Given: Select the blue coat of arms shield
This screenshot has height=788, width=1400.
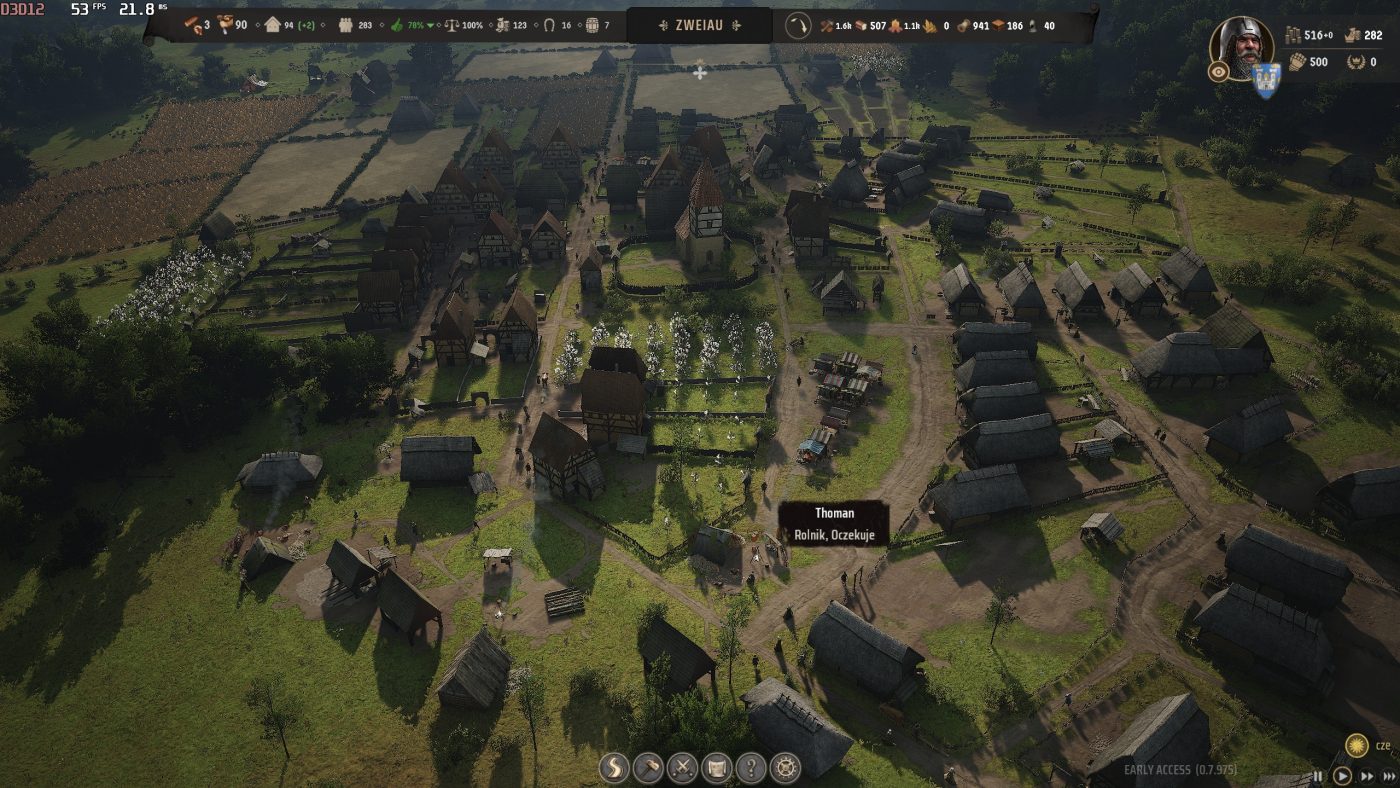Looking at the screenshot, I should 1266,79.
